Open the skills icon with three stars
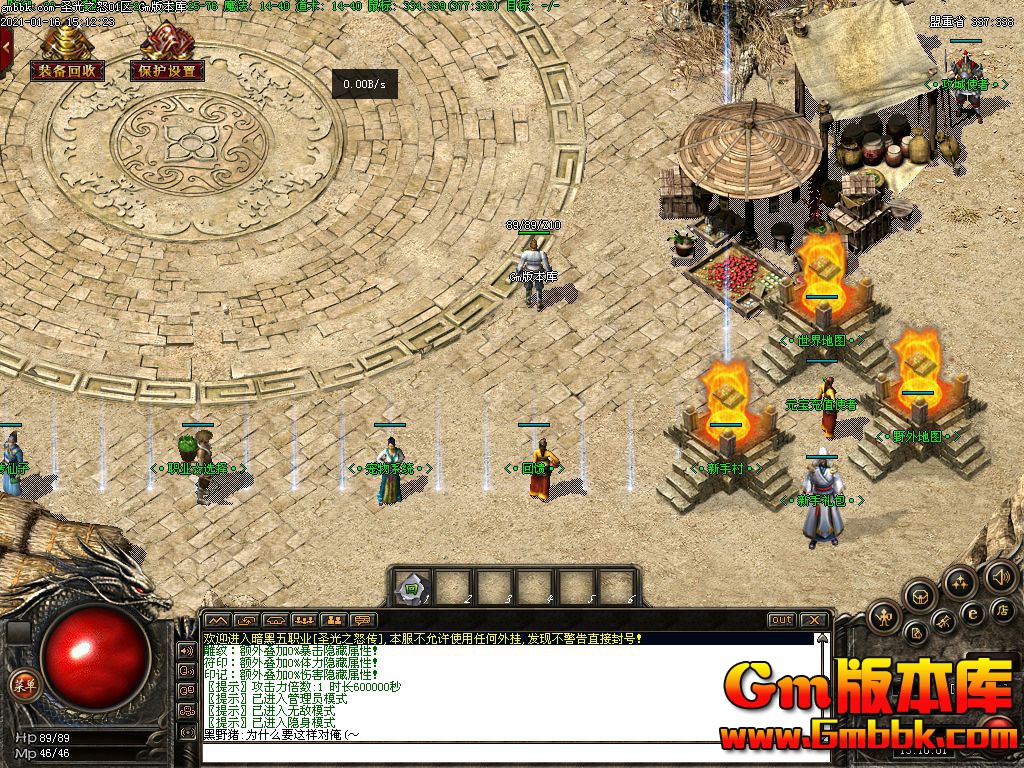This screenshot has height=768, width=1024. point(959,582)
